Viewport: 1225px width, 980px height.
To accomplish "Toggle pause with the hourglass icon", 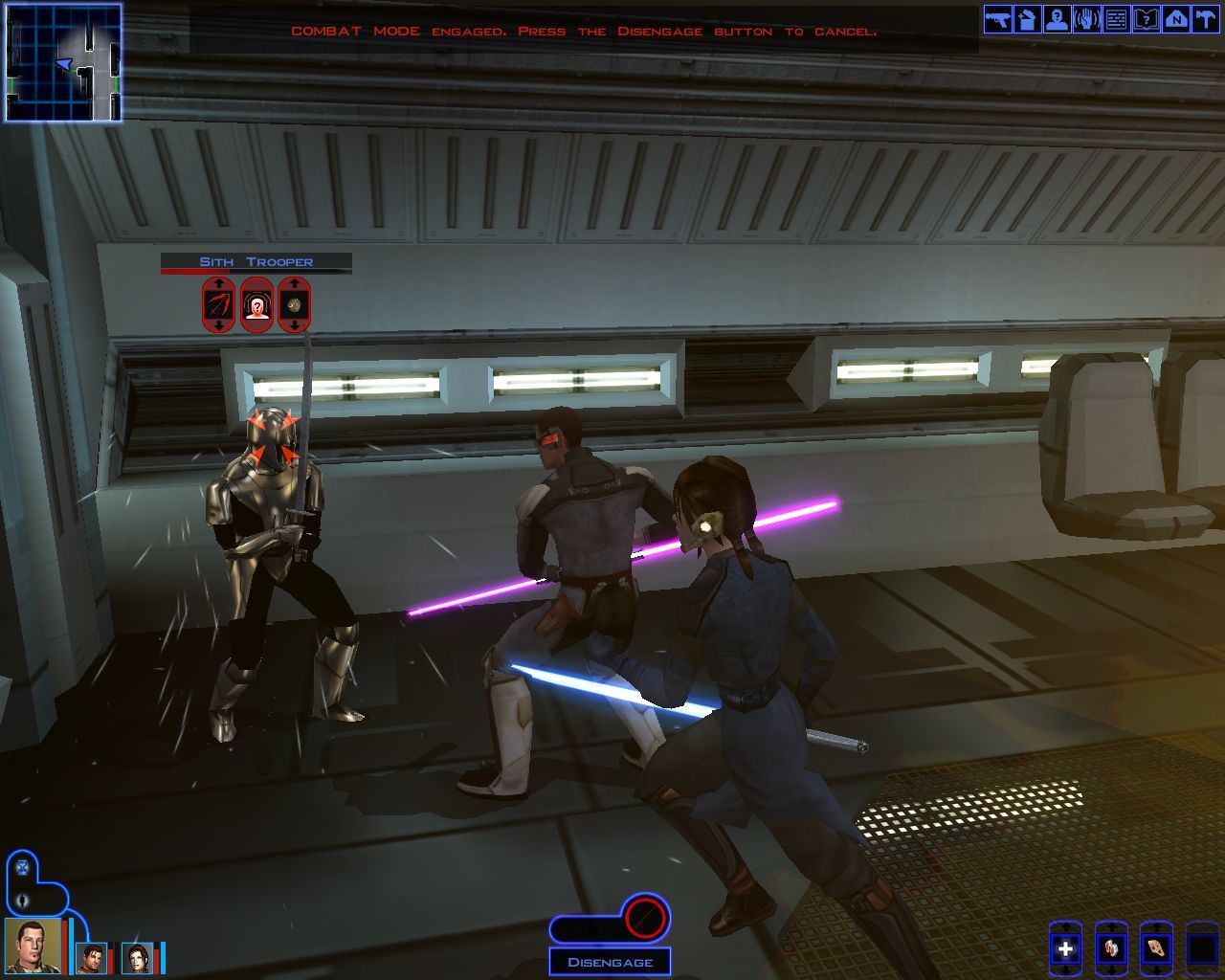I will coord(21,867).
